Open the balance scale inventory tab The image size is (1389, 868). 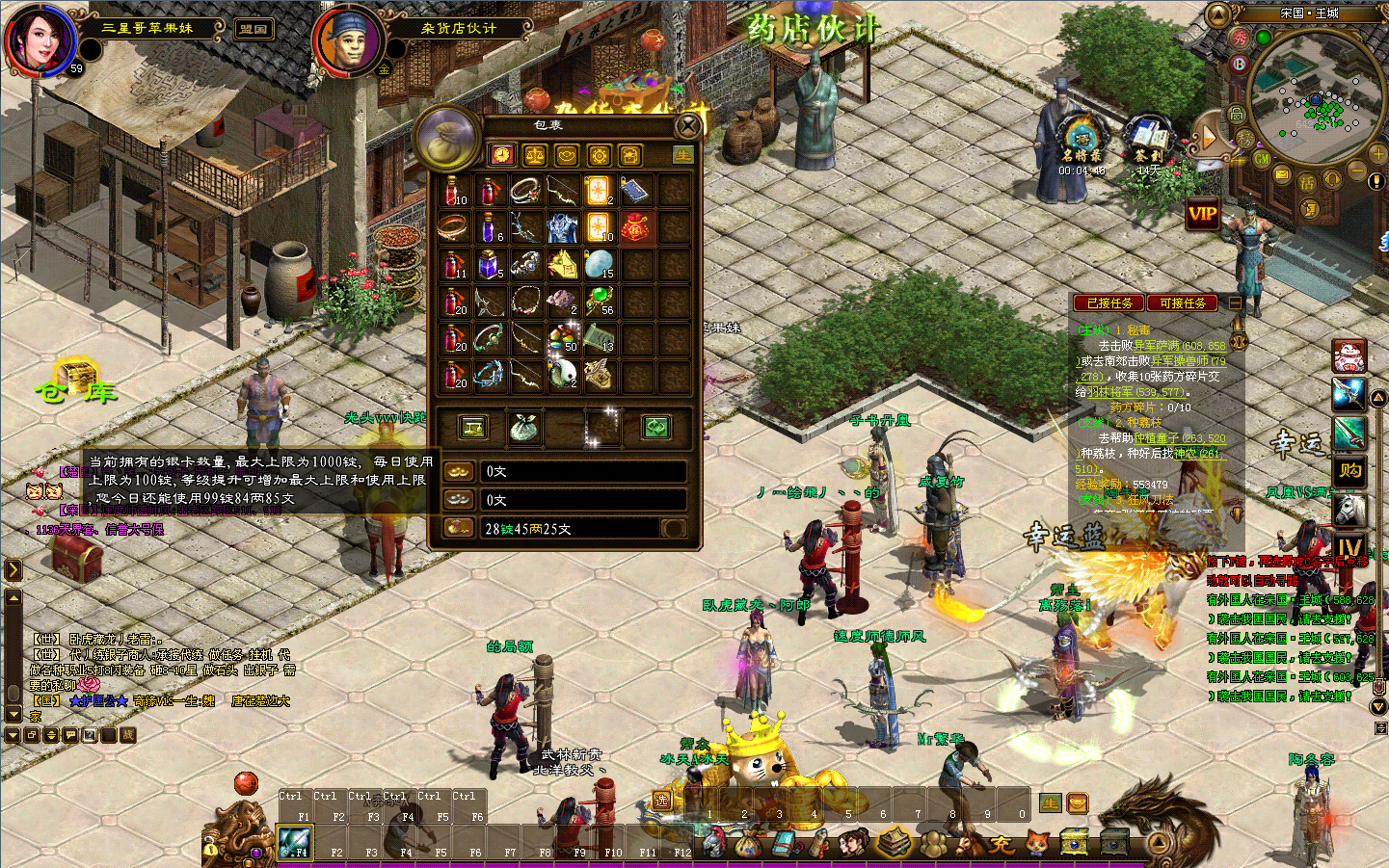point(534,155)
